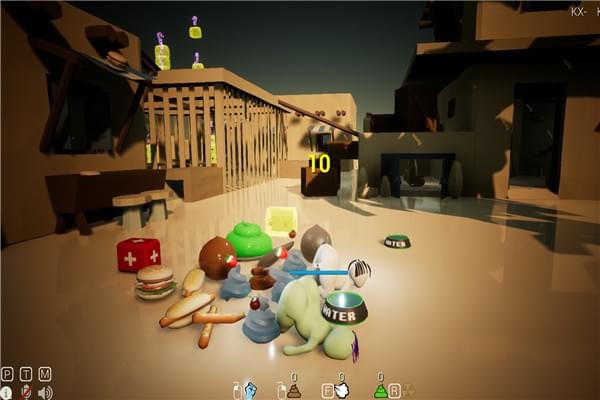This screenshot has height=400, width=600.
Task: Toggle the speaker sound icon
Action: point(45,392)
